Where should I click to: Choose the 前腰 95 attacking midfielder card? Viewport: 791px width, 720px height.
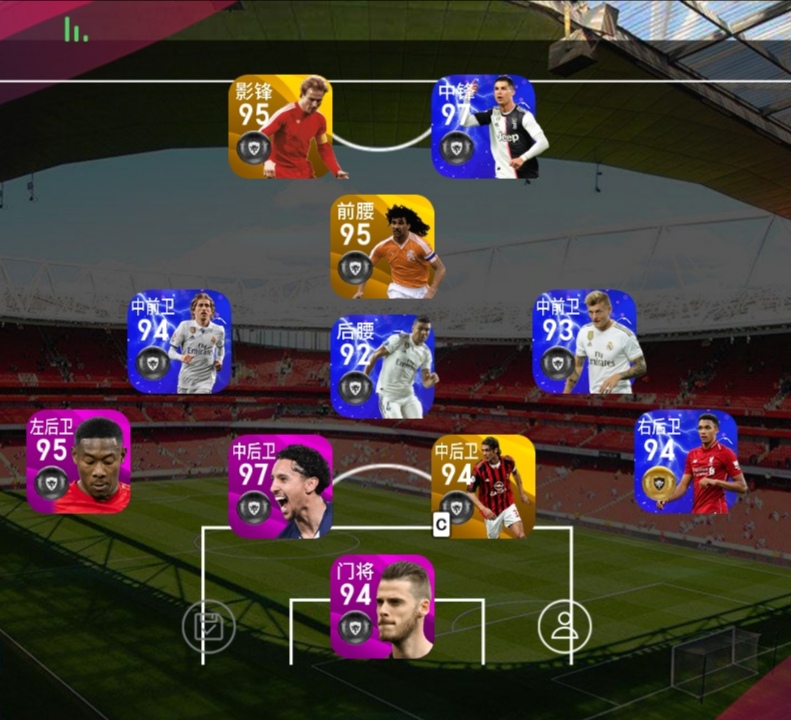383,246
